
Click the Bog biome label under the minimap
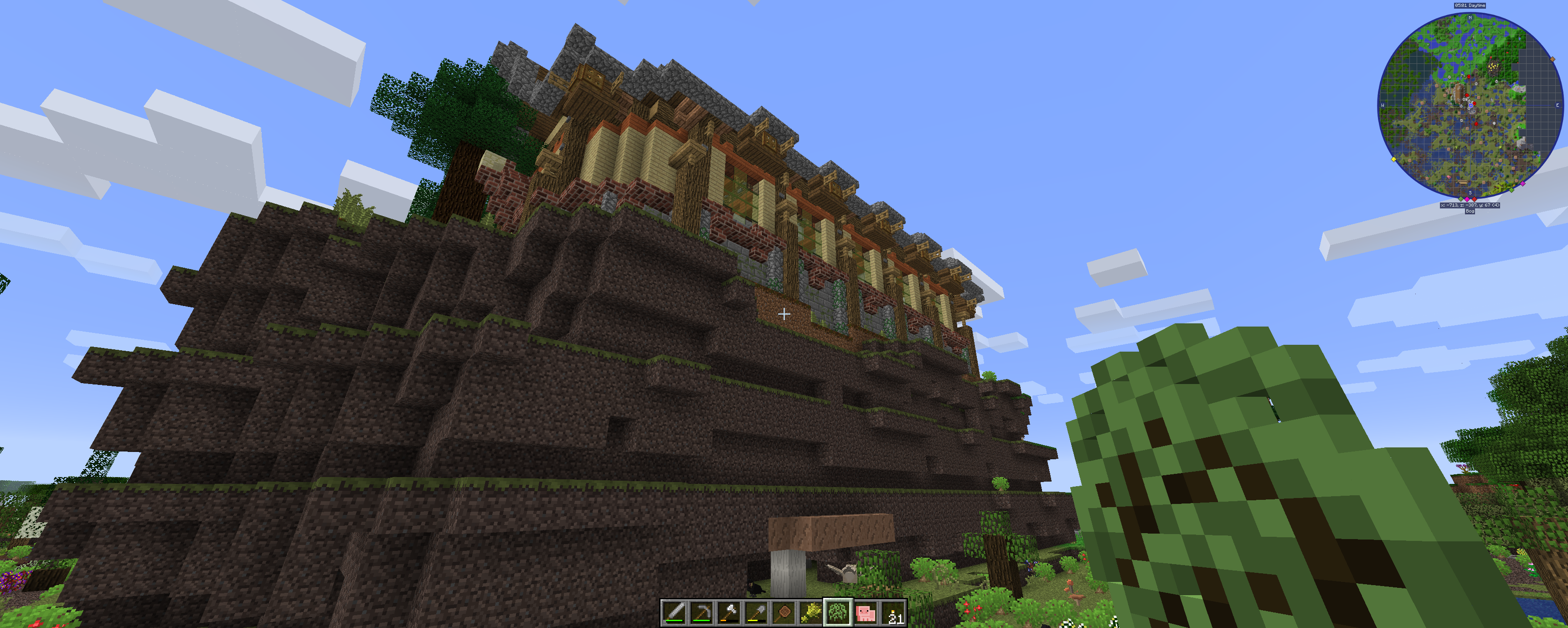[x=1470, y=211]
